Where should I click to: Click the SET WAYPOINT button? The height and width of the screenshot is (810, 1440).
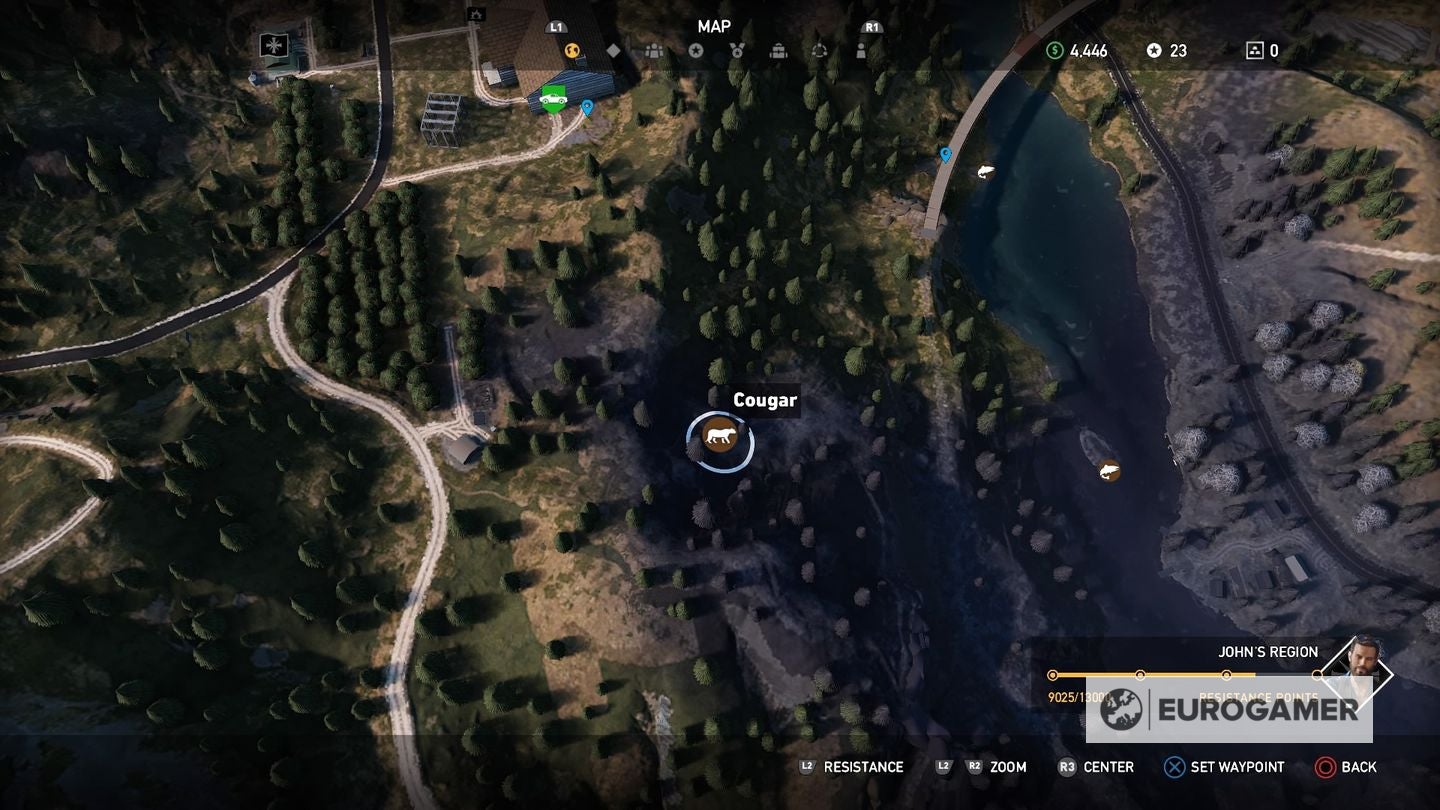(x=1222, y=767)
